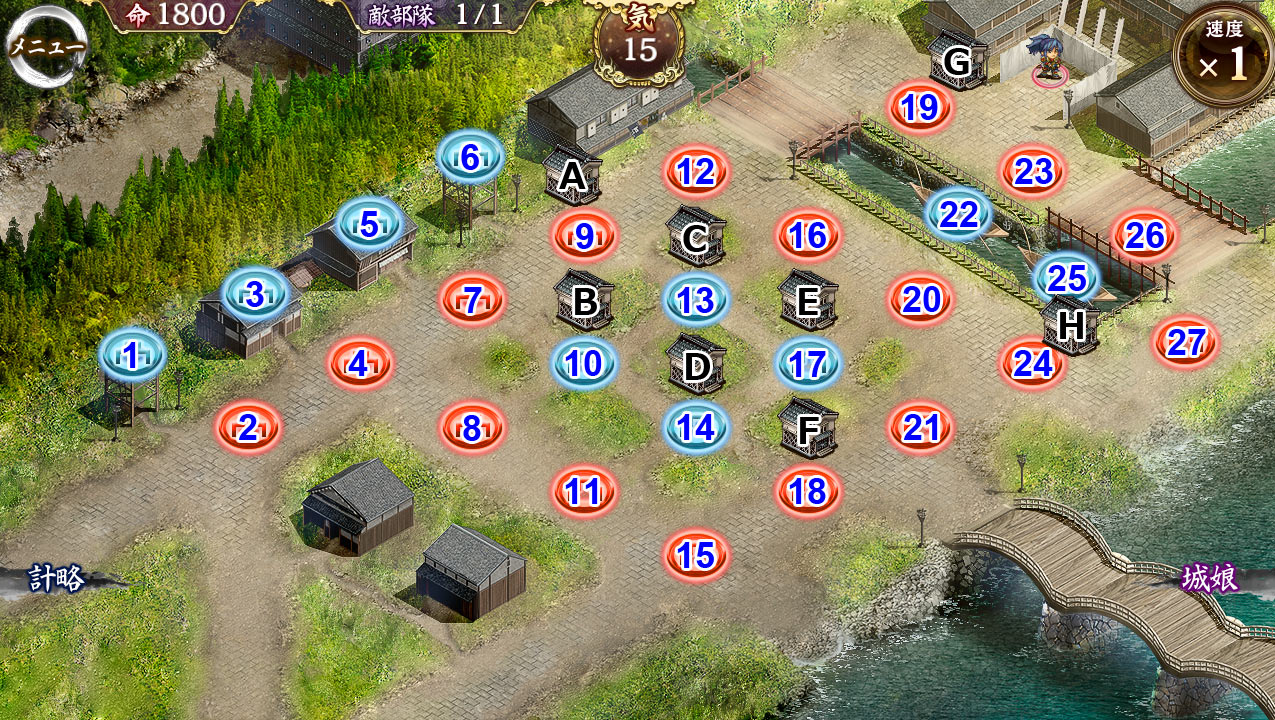
Task: Select red deployment tile 27
Action: 1186,343
